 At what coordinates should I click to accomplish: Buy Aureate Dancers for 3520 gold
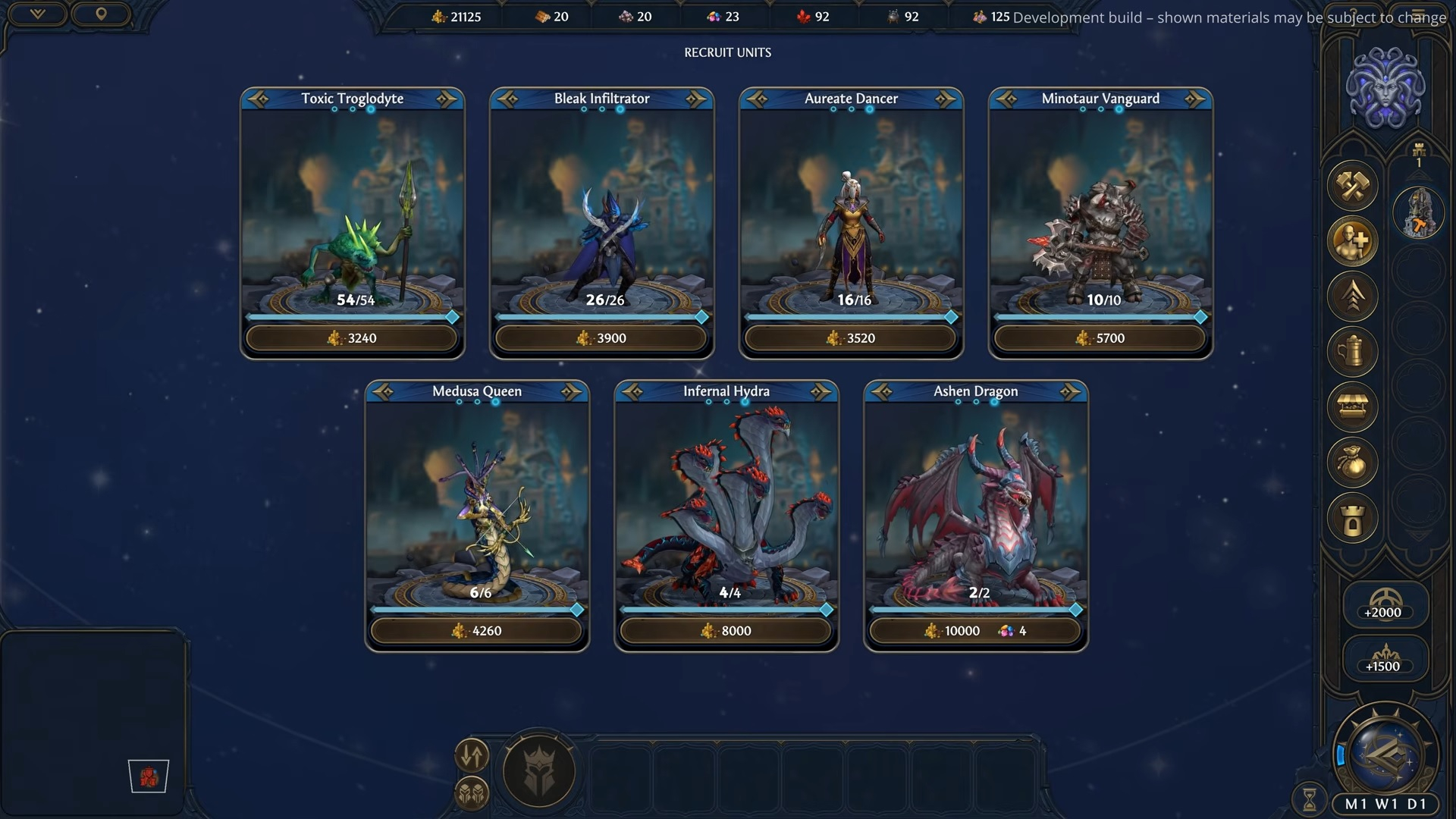851,338
